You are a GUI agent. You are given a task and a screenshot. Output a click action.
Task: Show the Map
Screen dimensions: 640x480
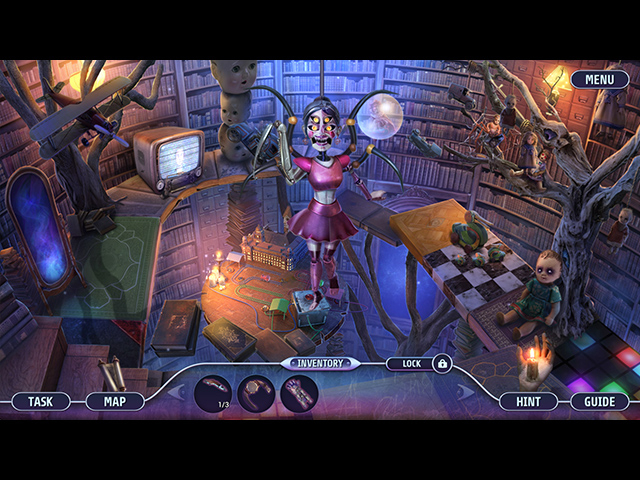pyautogui.click(x=115, y=401)
